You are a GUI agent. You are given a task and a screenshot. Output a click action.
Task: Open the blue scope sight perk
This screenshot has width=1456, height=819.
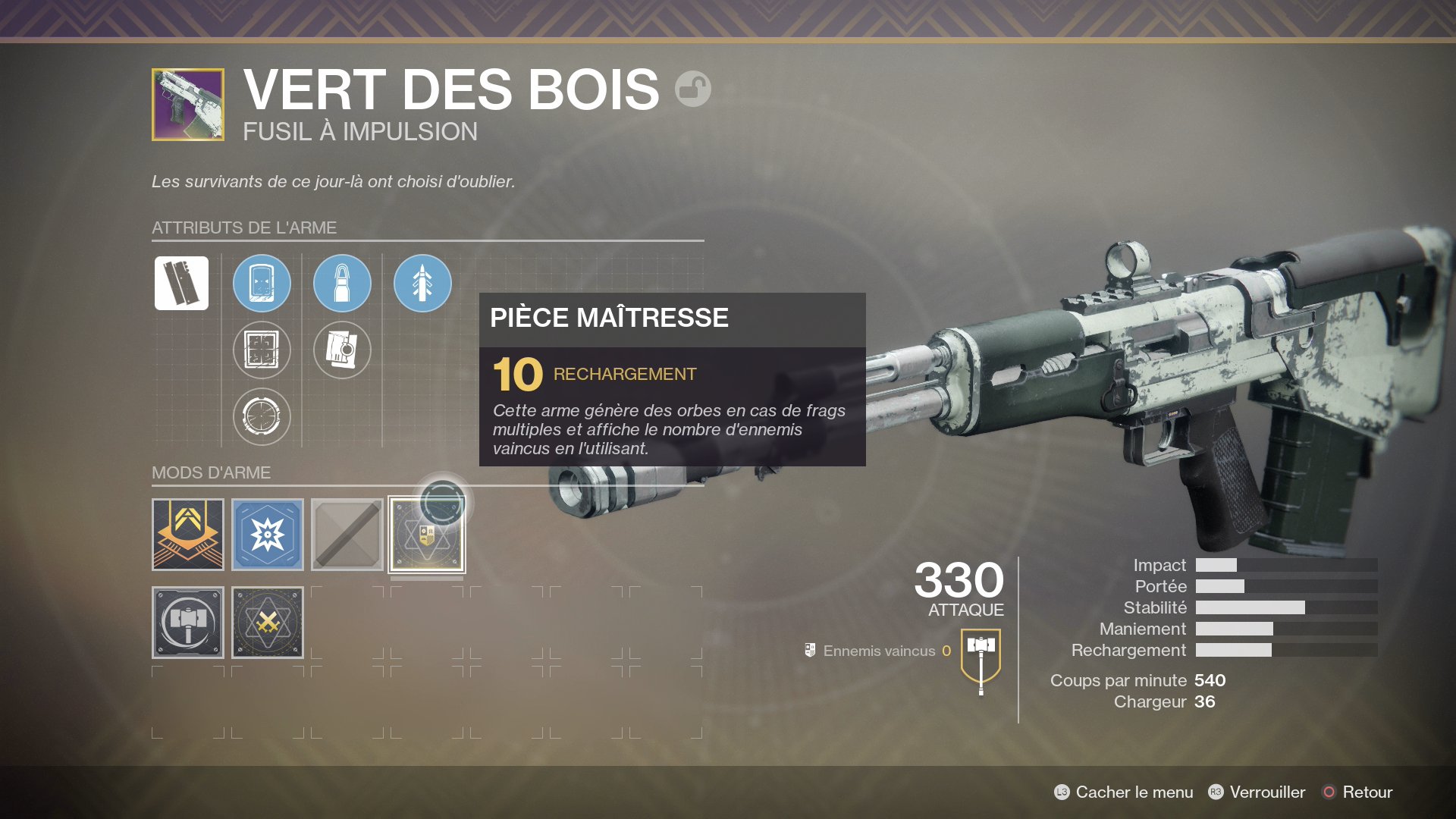click(x=261, y=283)
